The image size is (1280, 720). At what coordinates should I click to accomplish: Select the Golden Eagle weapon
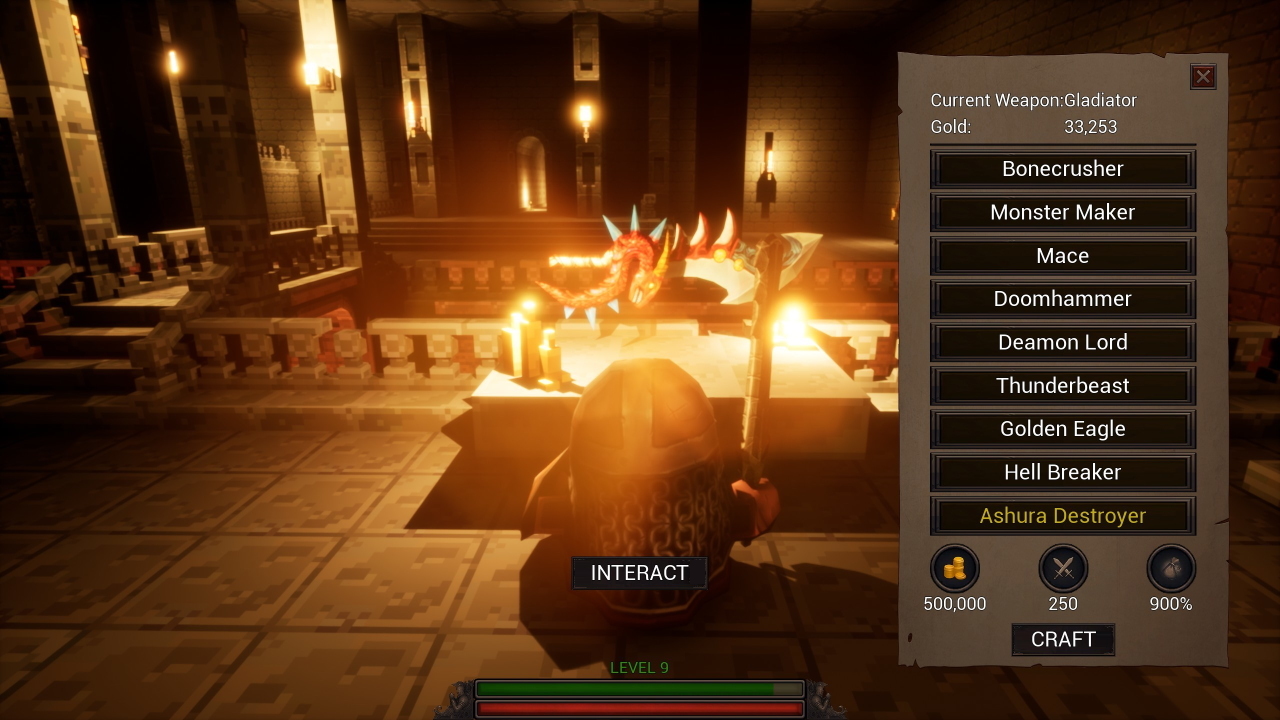tap(1062, 428)
